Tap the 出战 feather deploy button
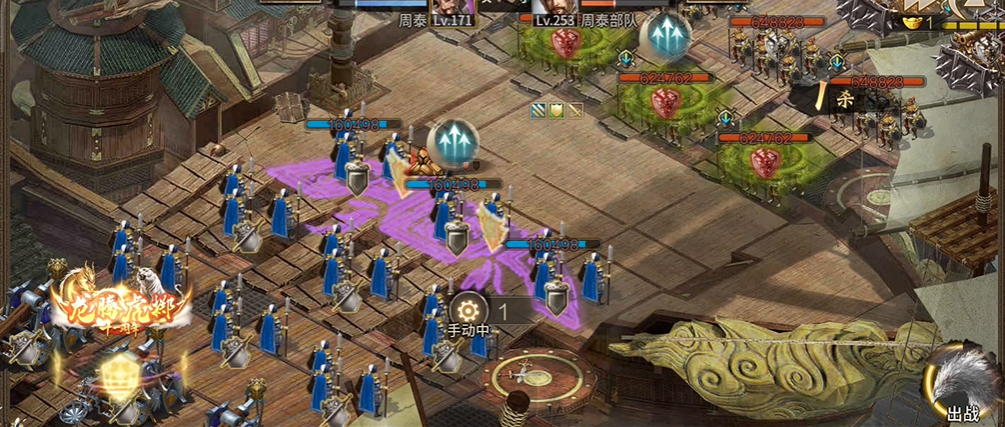This screenshot has width=1005, height=427. [960, 385]
